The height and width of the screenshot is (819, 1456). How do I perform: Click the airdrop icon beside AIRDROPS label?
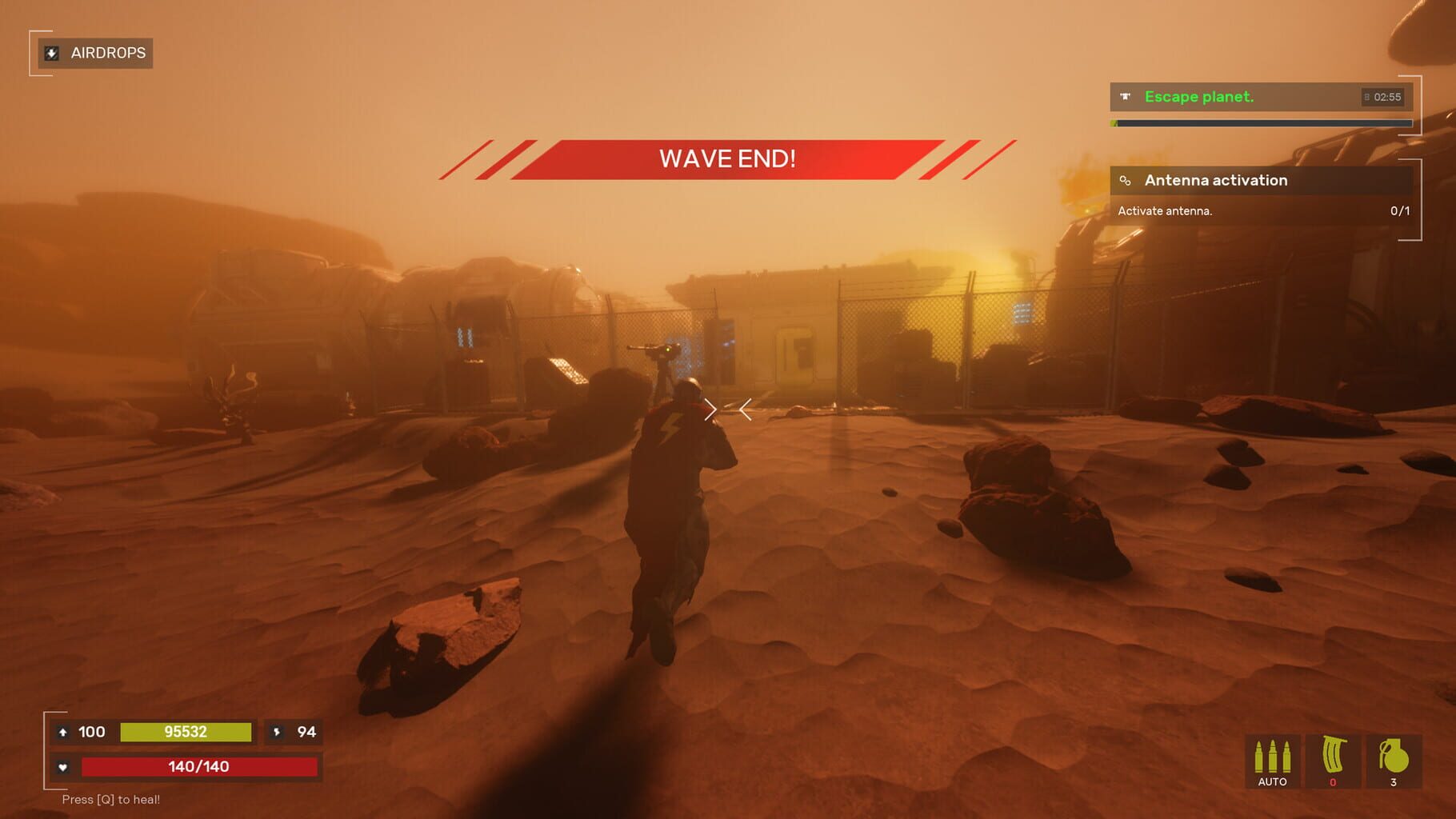coord(51,53)
